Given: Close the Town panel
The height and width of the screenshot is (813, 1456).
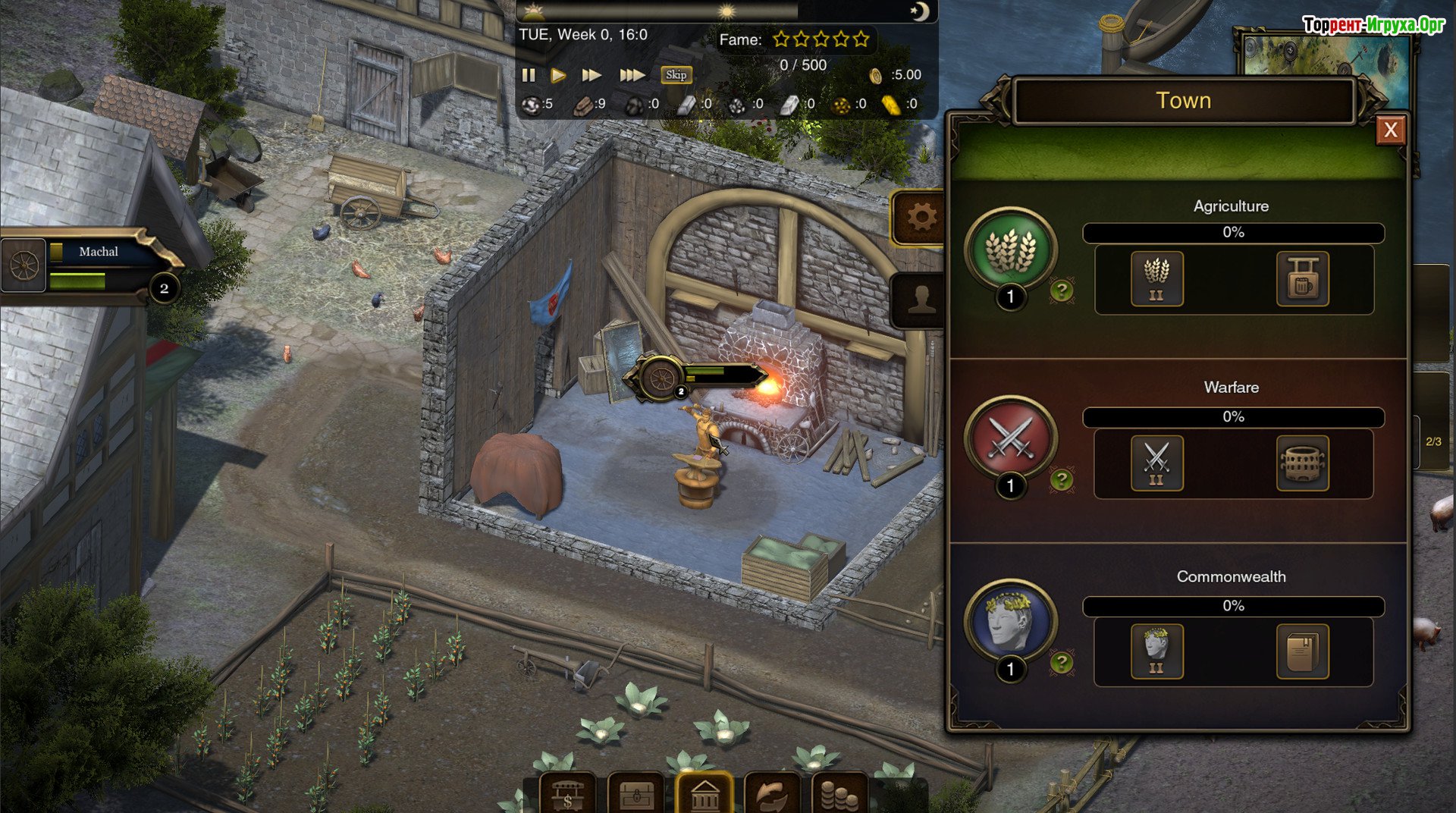Looking at the screenshot, I should click(x=1390, y=130).
